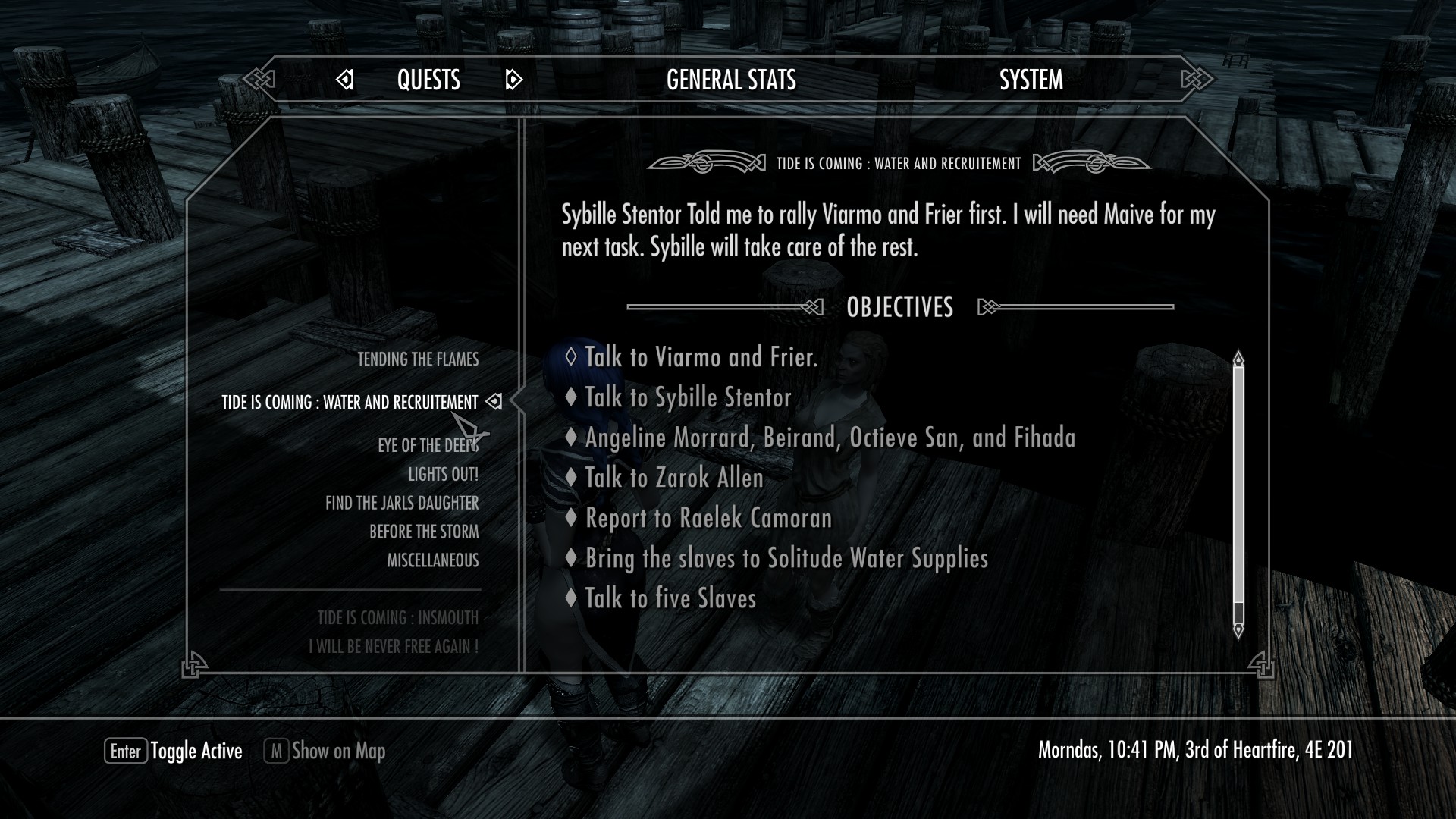Select Tide Is Coming: Water and Recruitement quest
Image resolution: width=1456 pixels, height=819 pixels.
coord(350,402)
